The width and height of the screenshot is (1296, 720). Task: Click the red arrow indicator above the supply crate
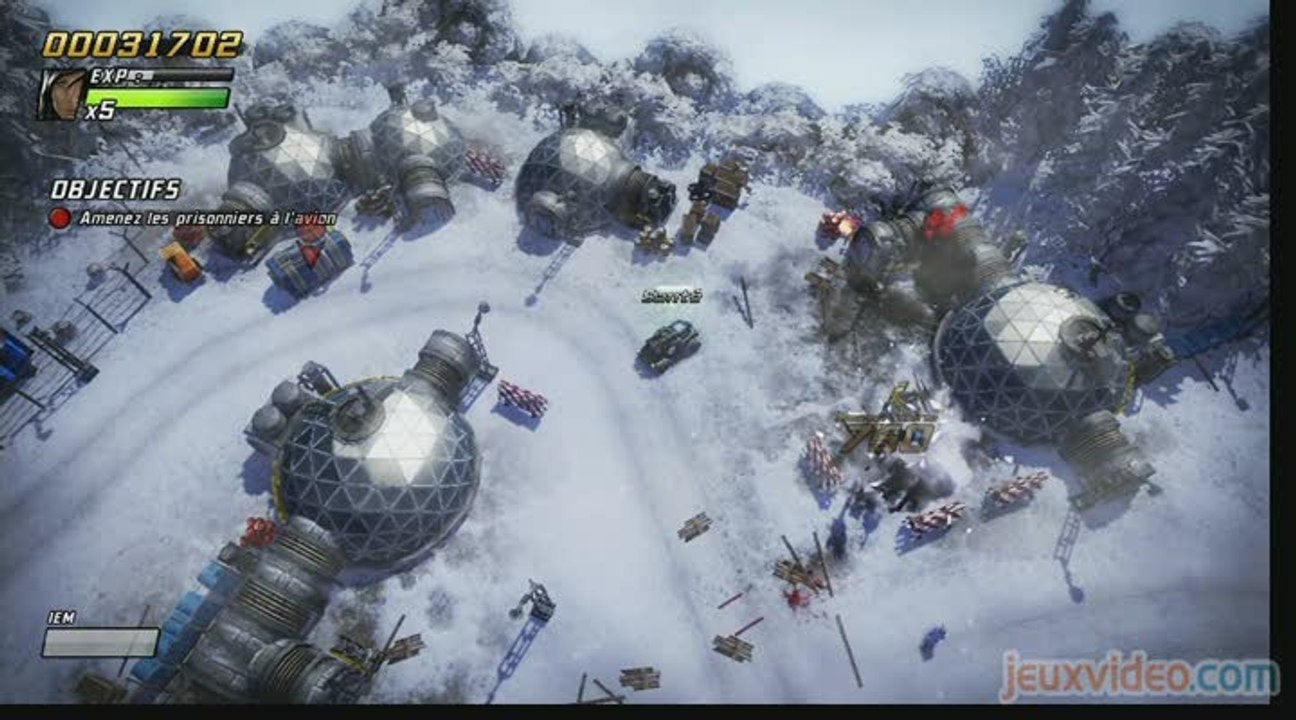coord(313,256)
